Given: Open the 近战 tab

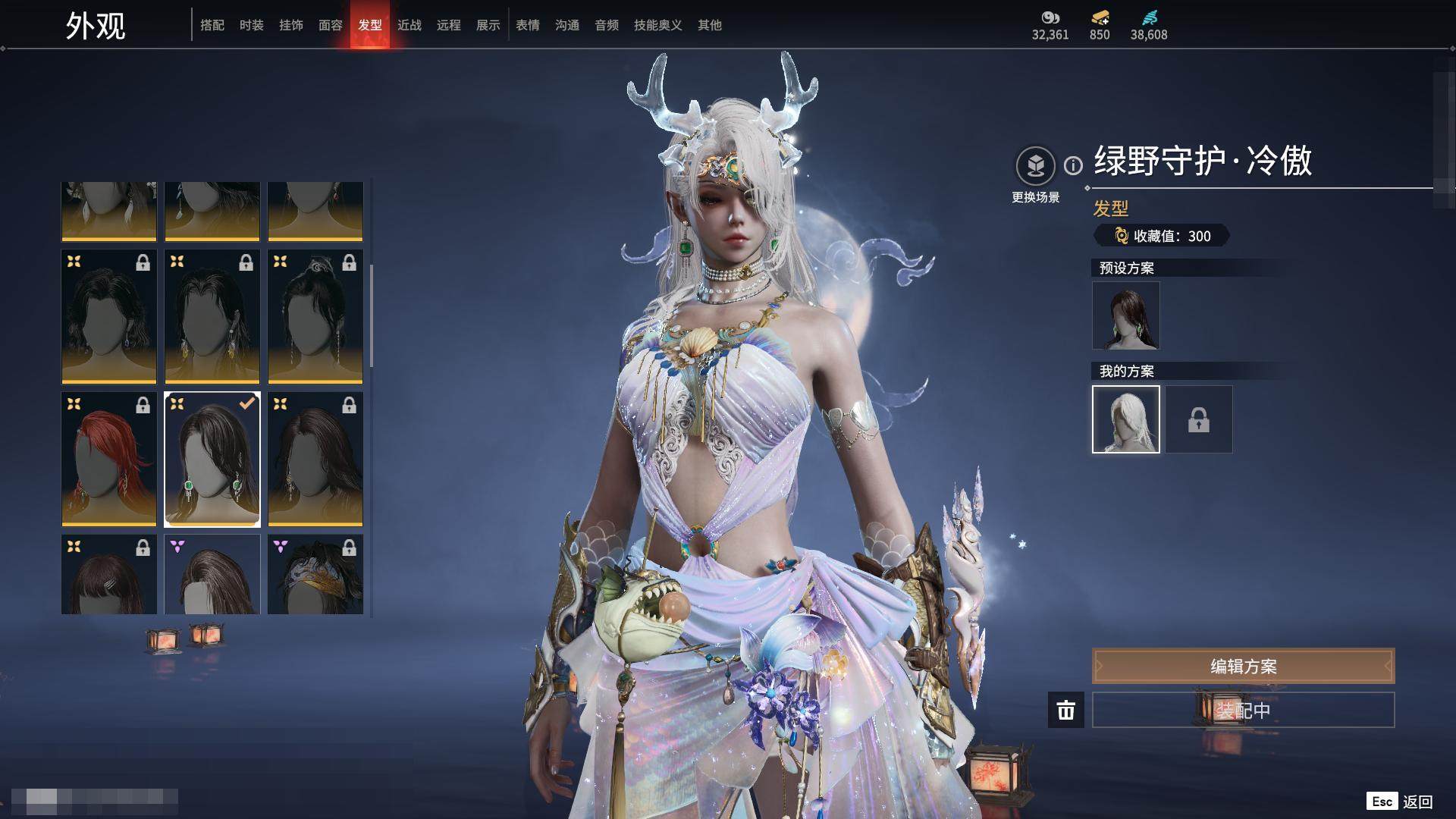Looking at the screenshot, I should 409,25.
